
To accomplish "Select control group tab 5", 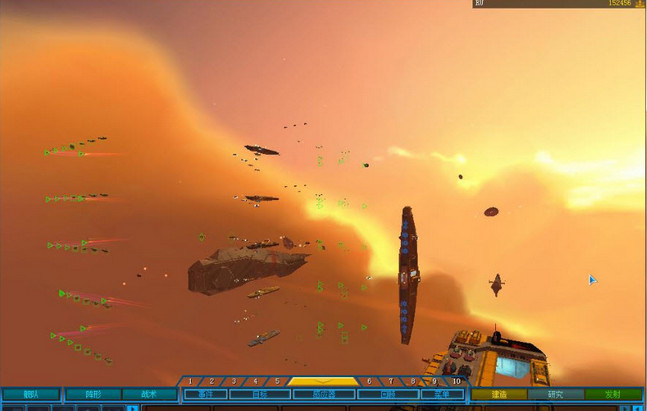I will [x=277, y=381].
